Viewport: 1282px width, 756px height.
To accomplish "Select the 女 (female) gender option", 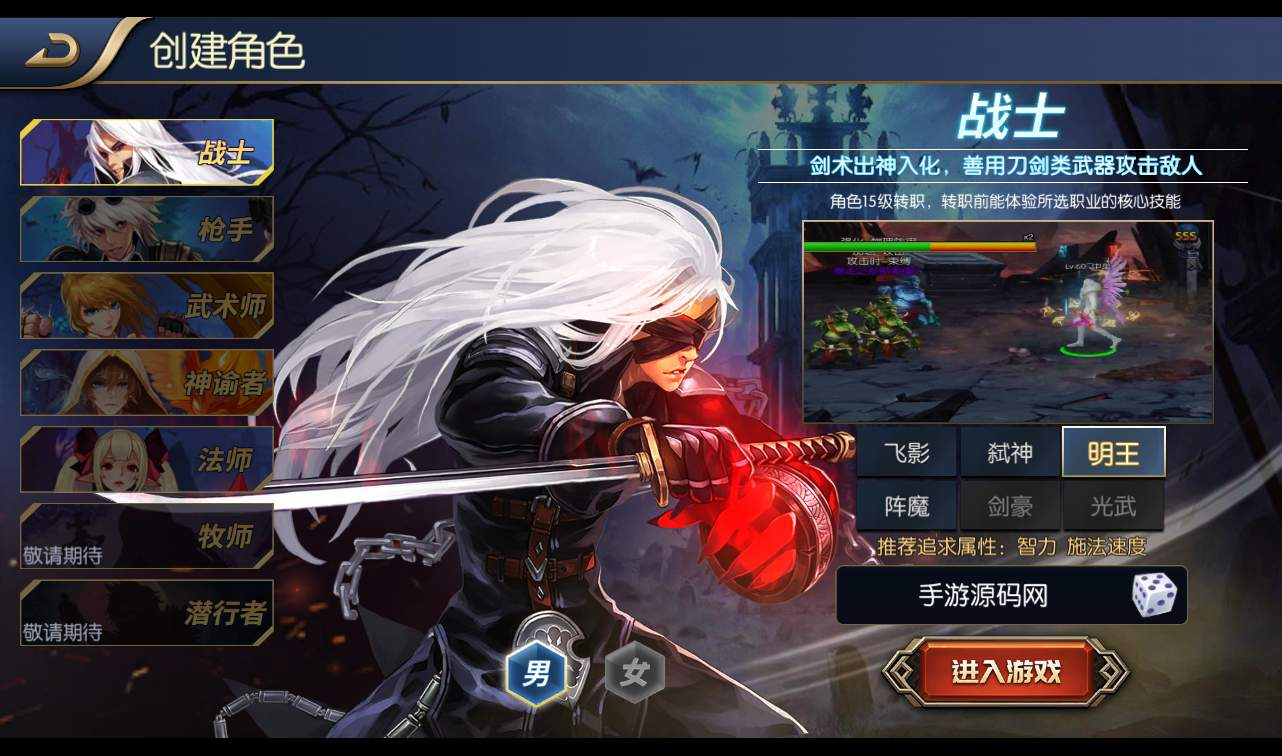I will pos(637,673).
